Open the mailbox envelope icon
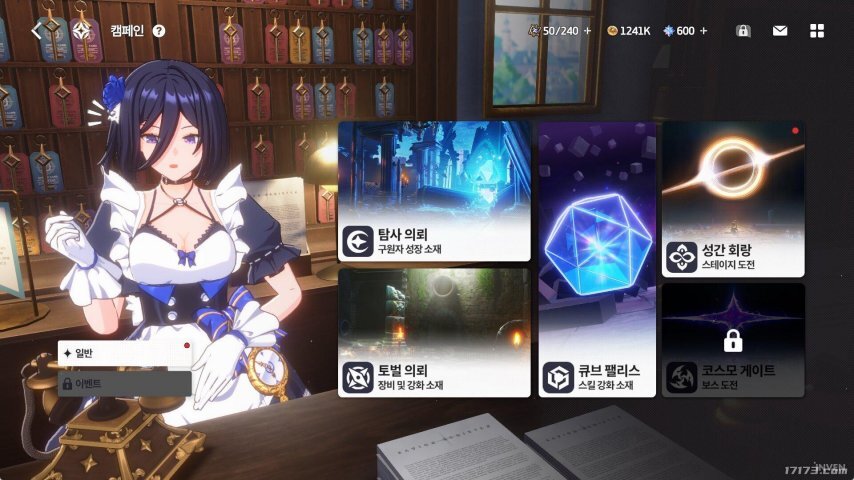The image size is (854, 480). 780,31
